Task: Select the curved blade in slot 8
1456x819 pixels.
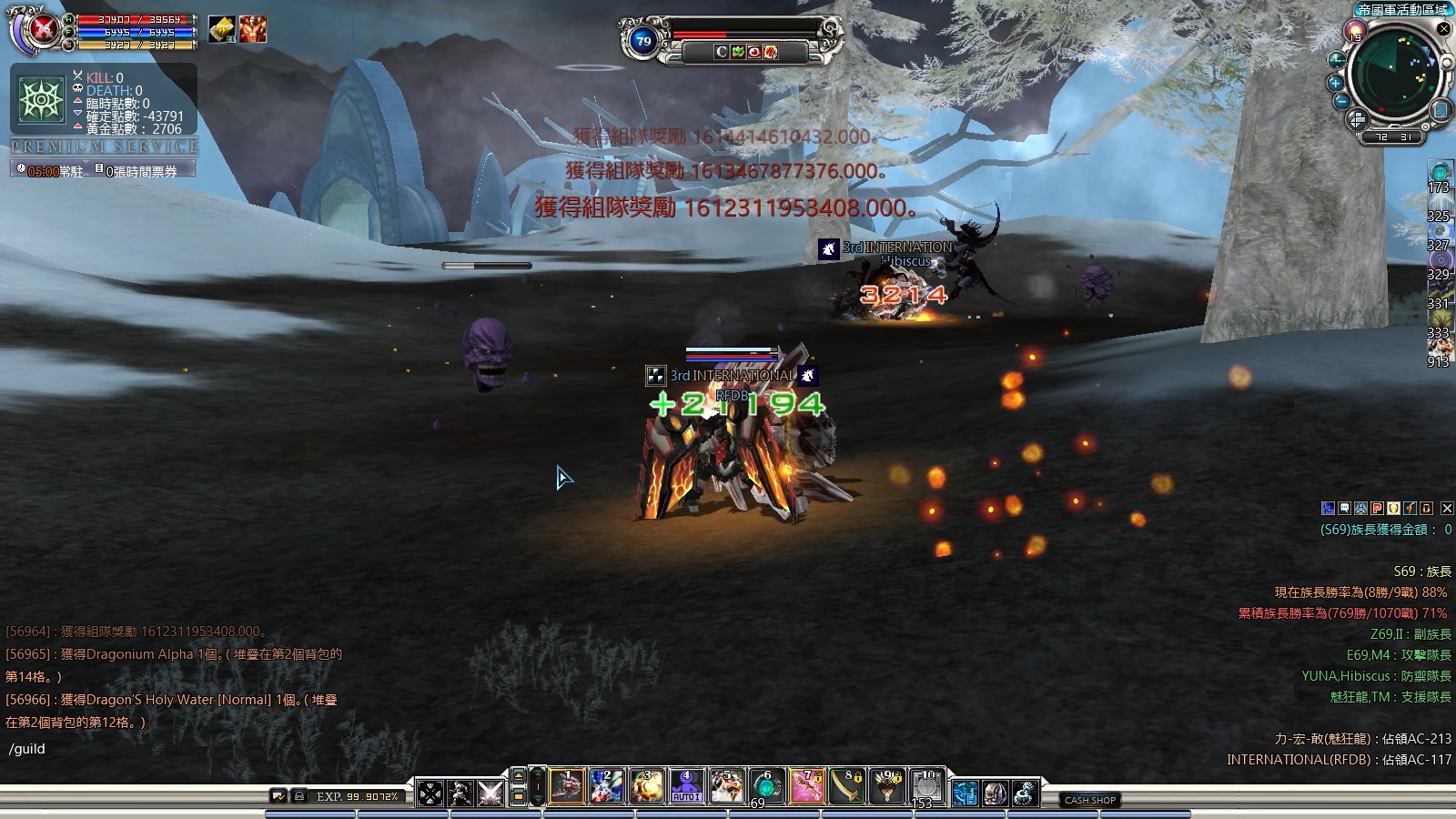Action: point(846,787)
